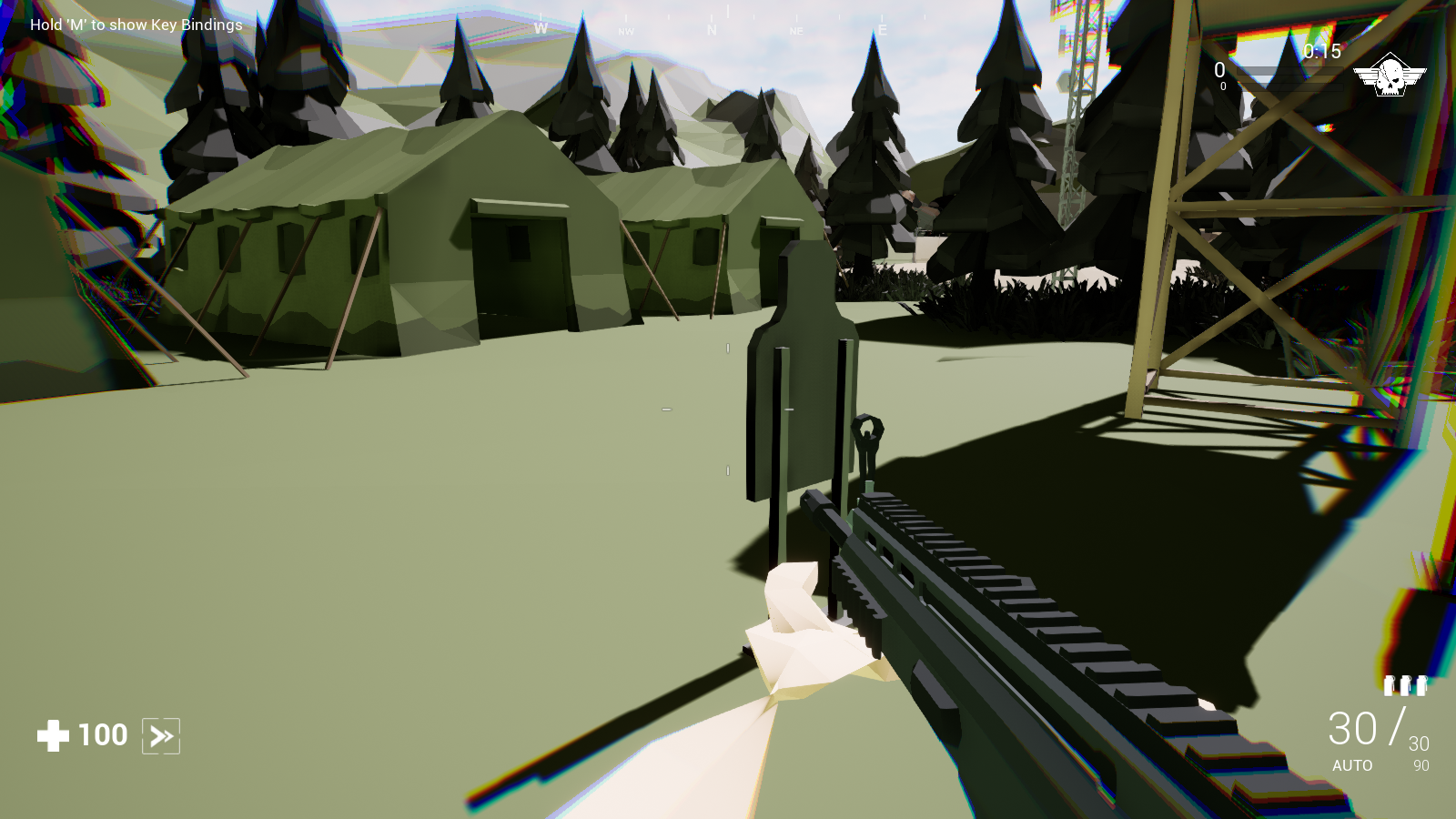Click the health value reading 100
This screenshot has height=819, width=1456.
tap(102, 734)
